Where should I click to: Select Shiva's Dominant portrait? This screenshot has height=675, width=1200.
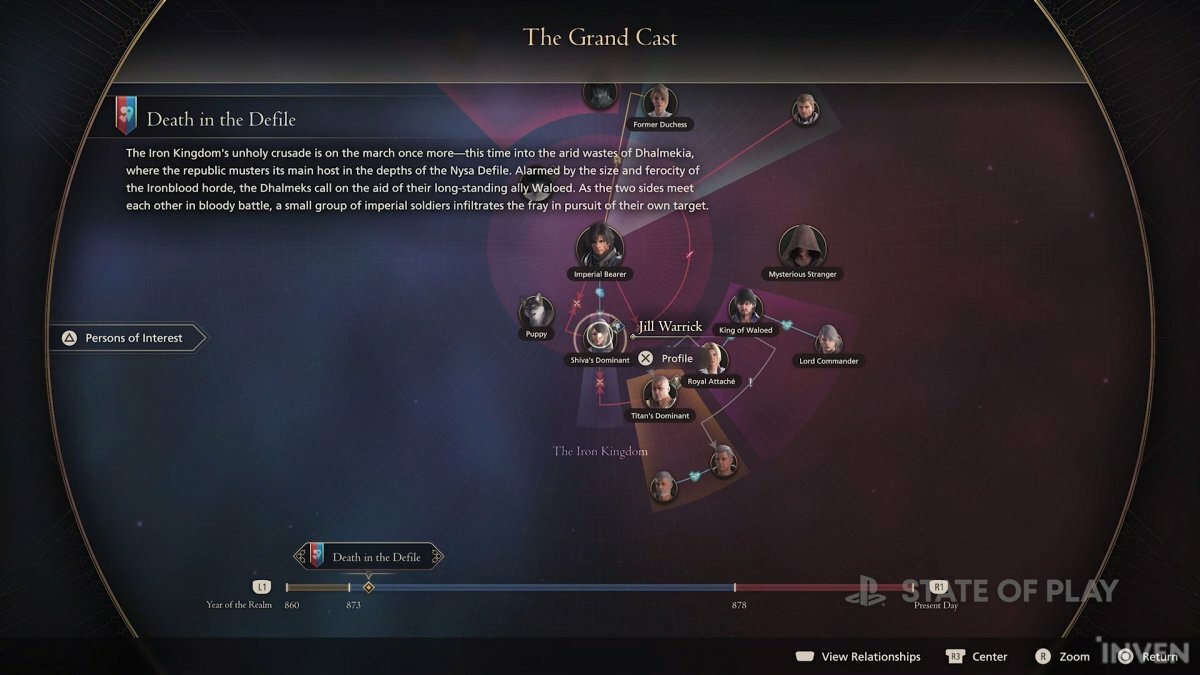coord(598,335)
